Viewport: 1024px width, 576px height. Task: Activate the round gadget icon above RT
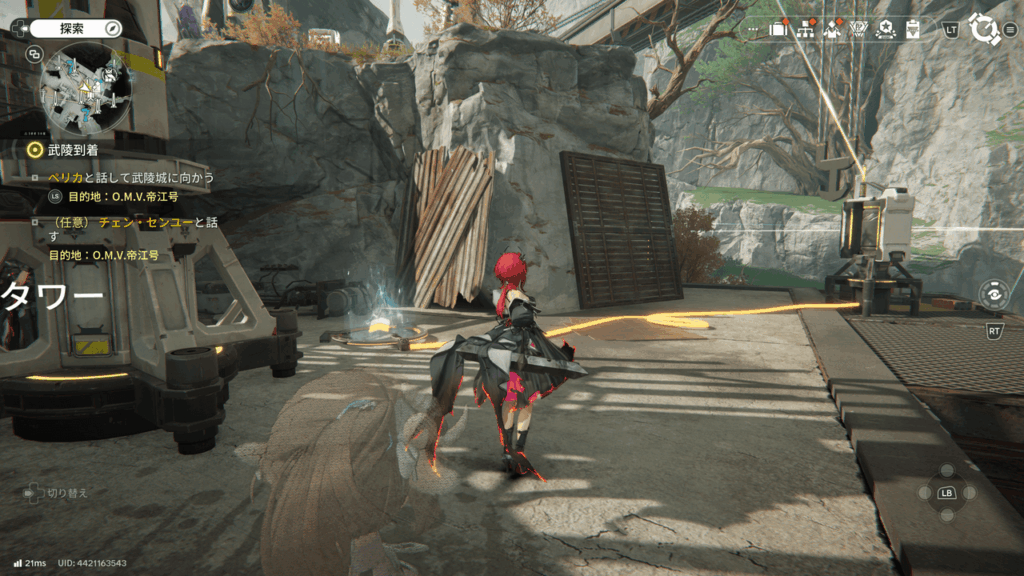click(x=993, y=295)
